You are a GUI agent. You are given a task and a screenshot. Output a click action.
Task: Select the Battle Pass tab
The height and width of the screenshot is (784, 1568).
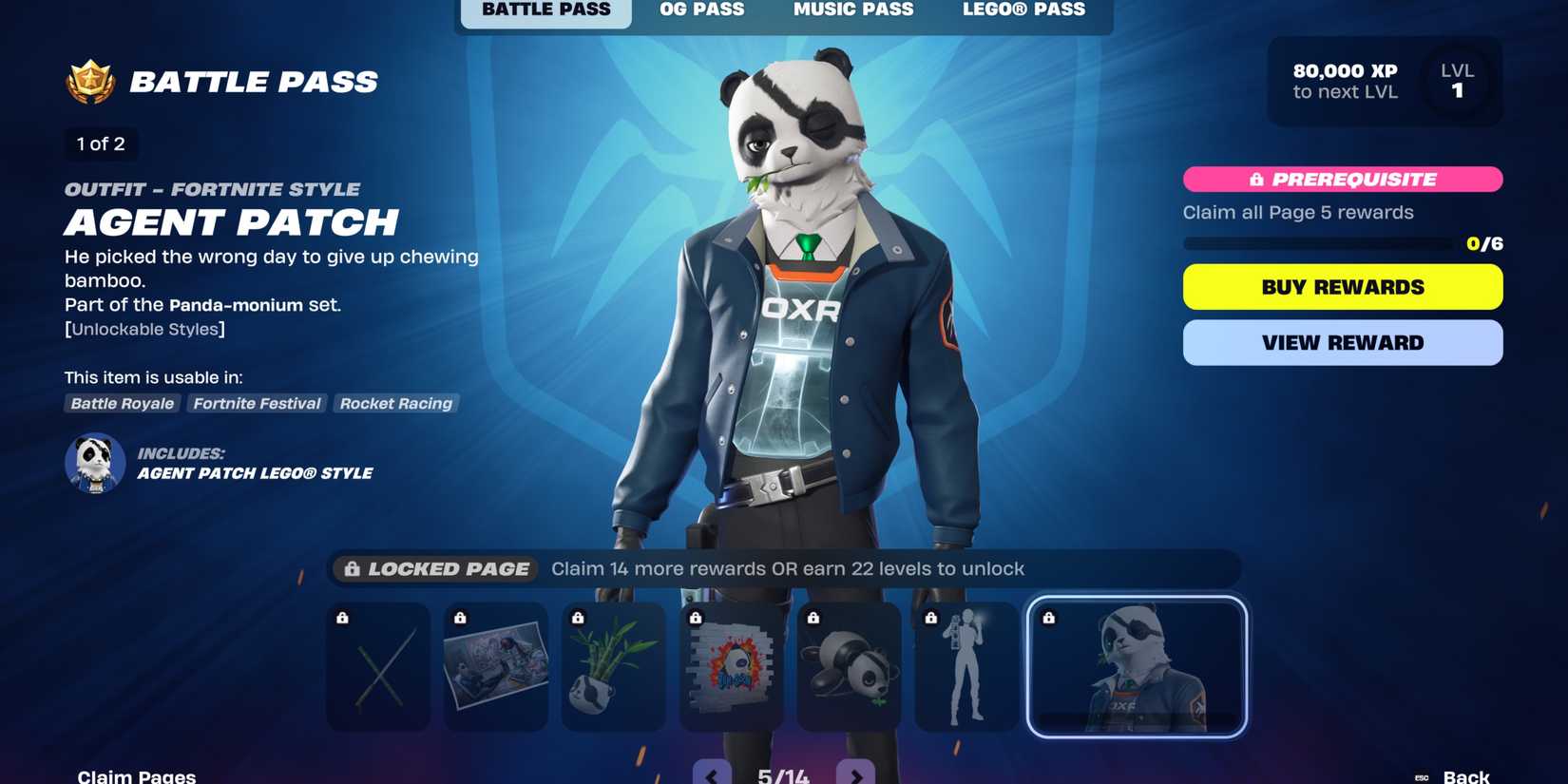coord(545,10)
